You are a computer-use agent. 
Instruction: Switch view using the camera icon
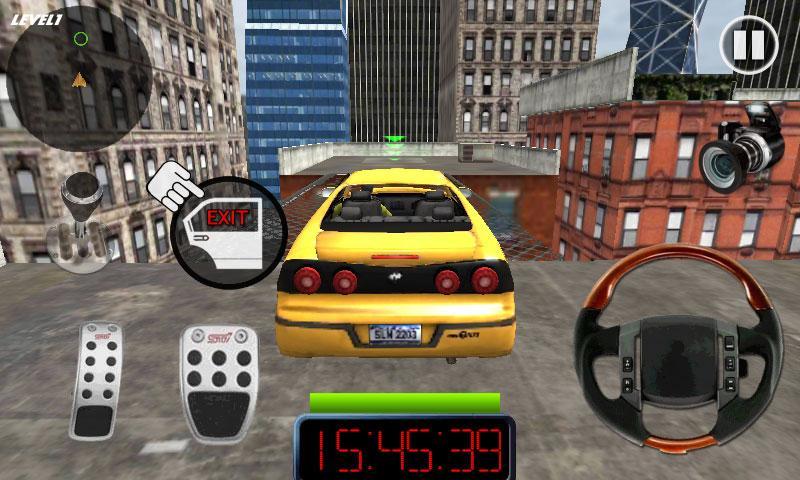[x=741, y=146]
